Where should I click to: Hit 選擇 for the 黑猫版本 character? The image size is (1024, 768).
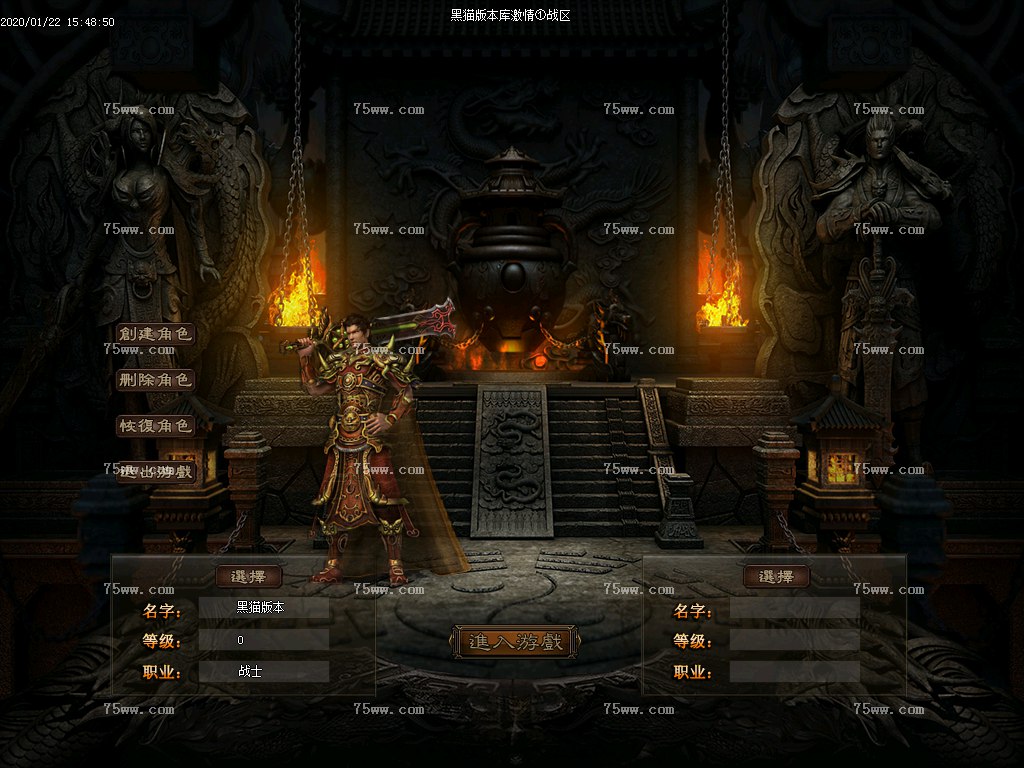pyautogui.click(x=249, y=577)
